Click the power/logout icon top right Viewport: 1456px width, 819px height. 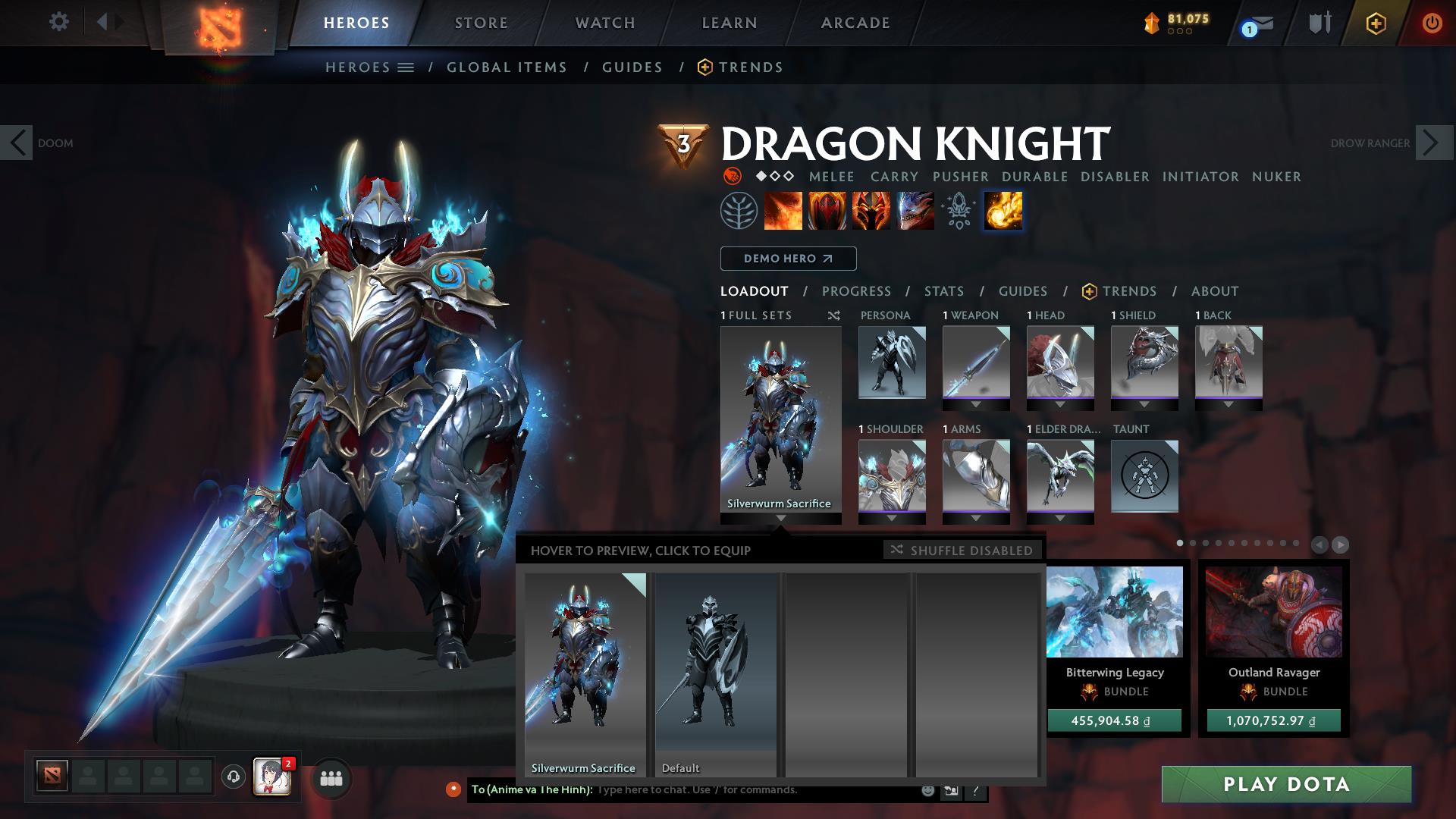(x=1432, y=23)
